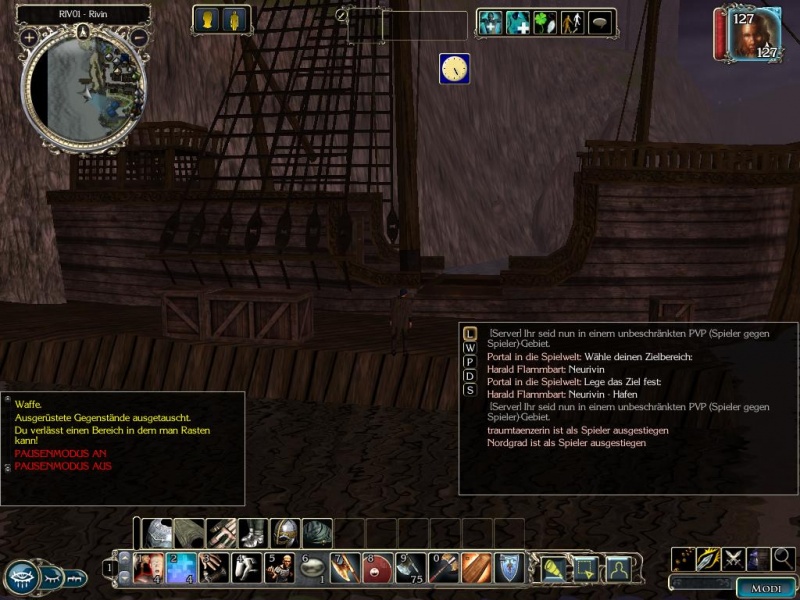This screenshot has width=800, height=600.
Task: Toggle the eye stealth mode button
Action: [x=22, y=577]
